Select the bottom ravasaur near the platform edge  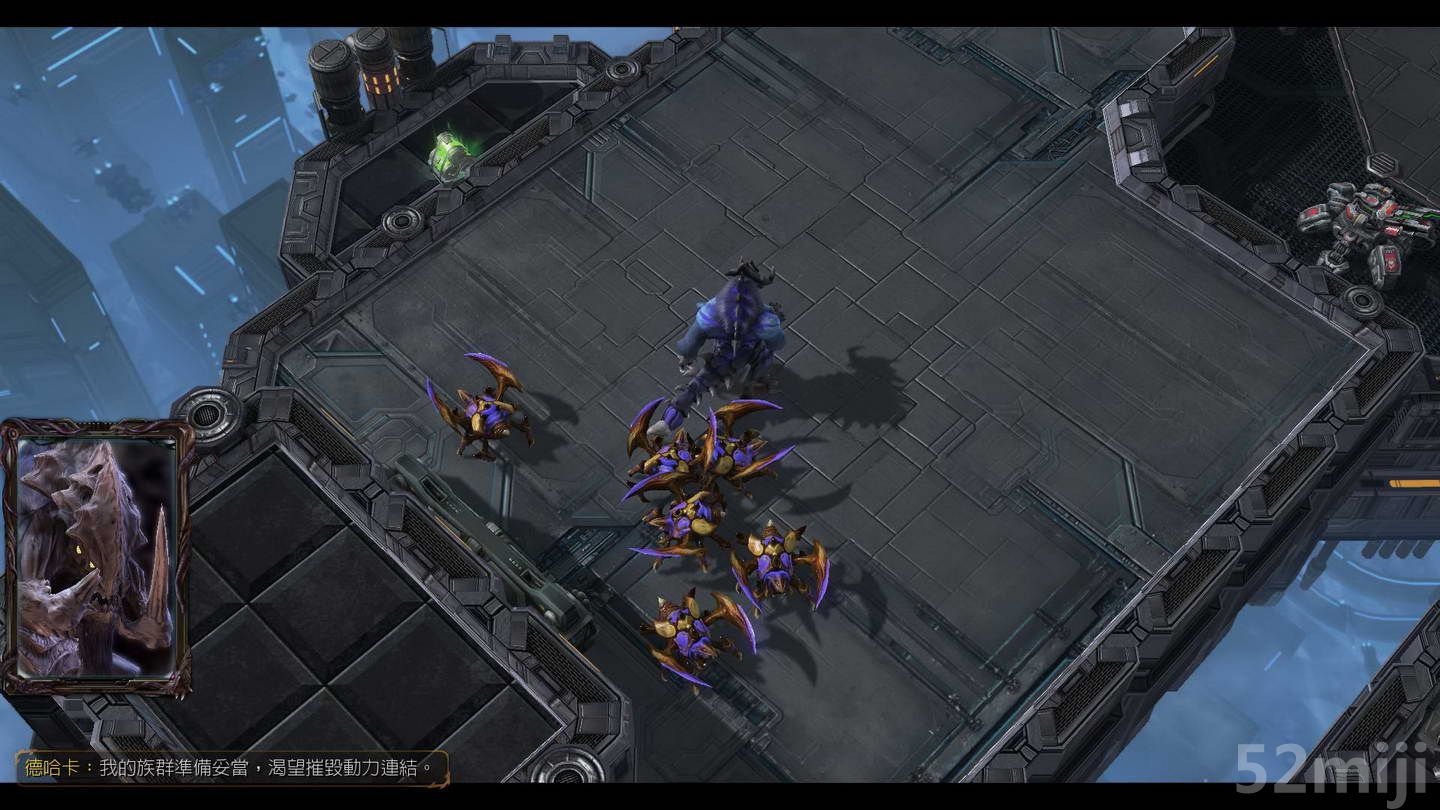pyautogui.click(x=685, y=625)
